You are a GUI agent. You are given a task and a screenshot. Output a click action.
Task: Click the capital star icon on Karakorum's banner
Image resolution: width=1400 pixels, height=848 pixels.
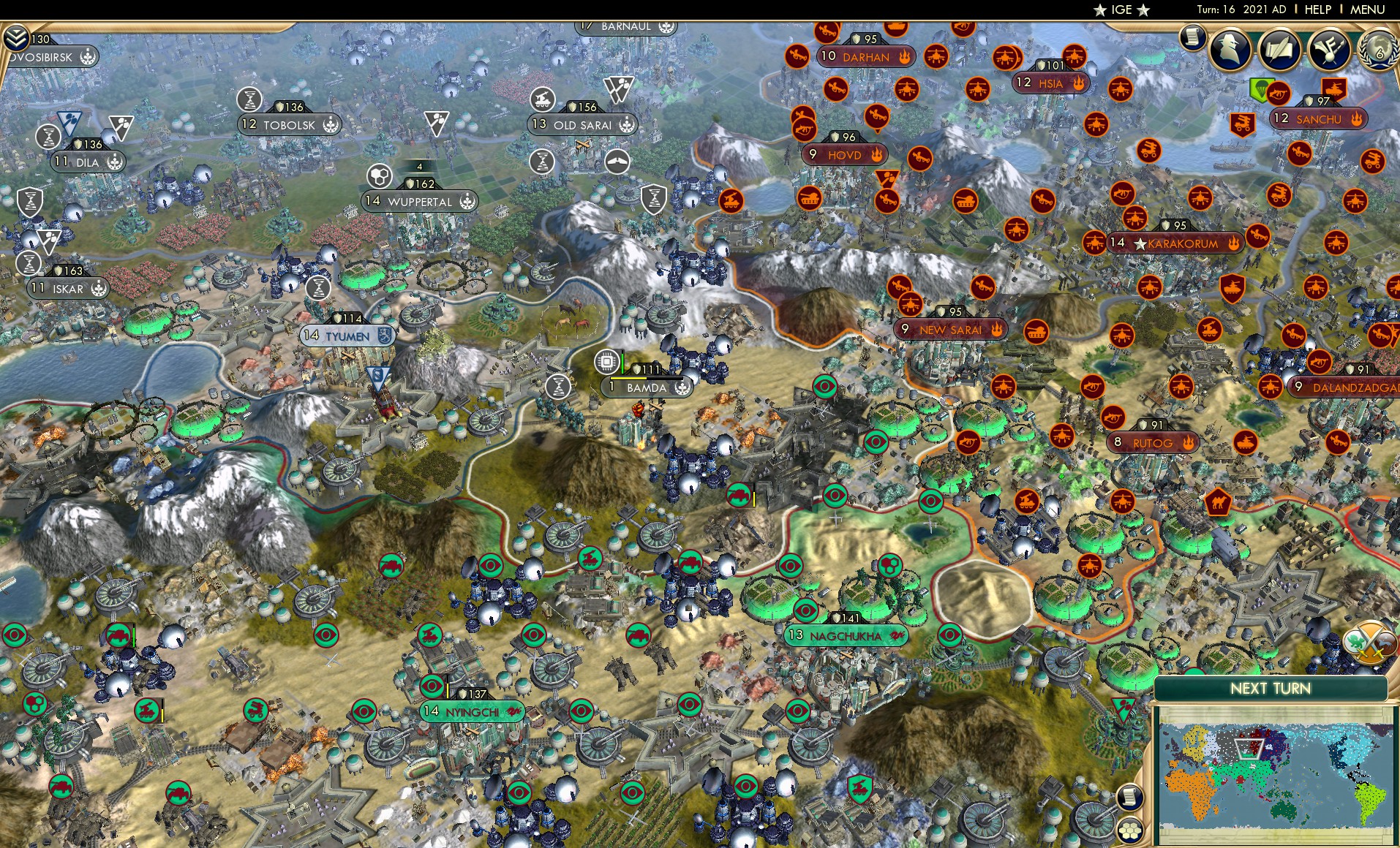point(1142,243)
